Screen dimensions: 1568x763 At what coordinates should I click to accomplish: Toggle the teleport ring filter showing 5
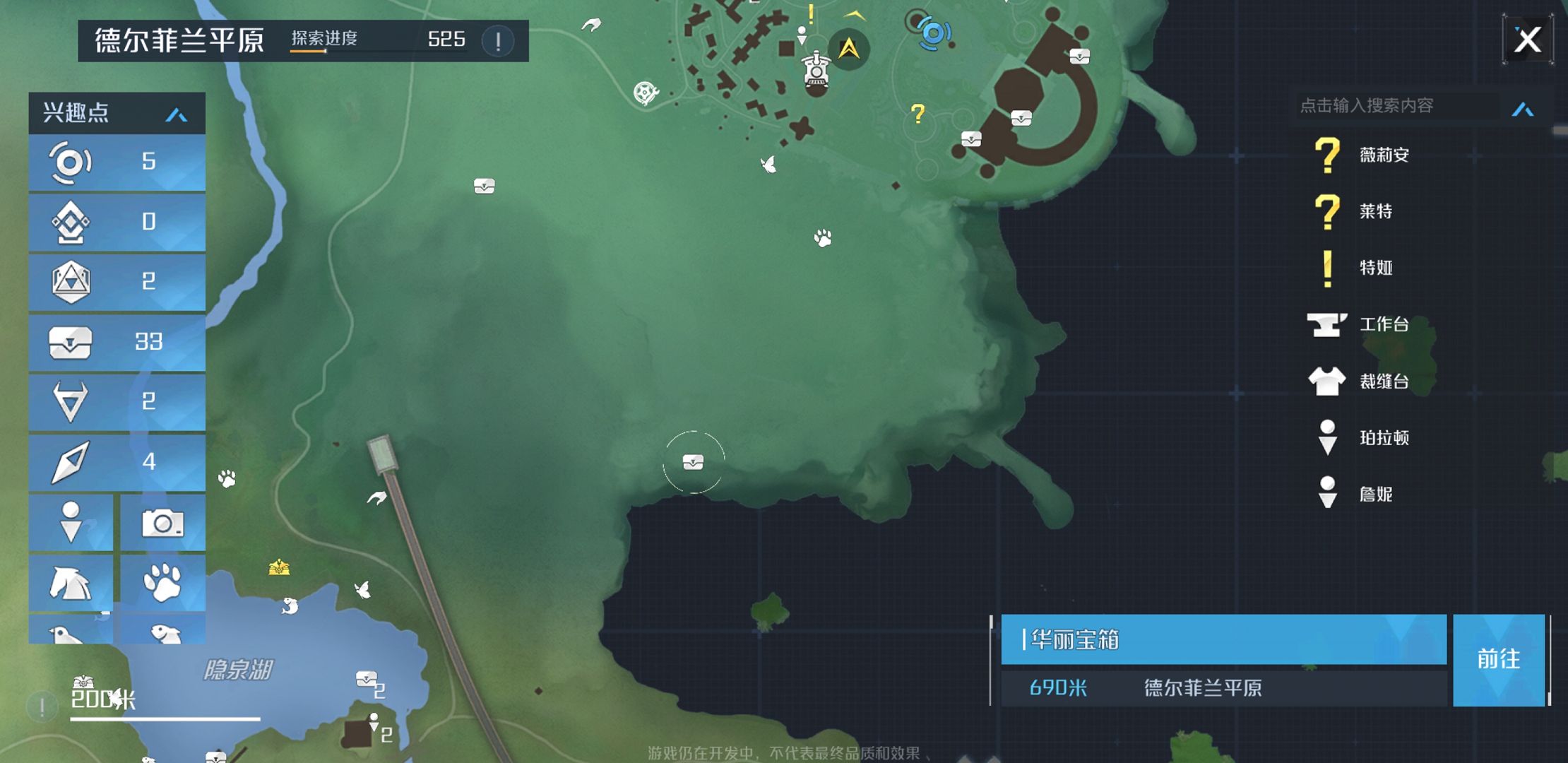(117, 162)
